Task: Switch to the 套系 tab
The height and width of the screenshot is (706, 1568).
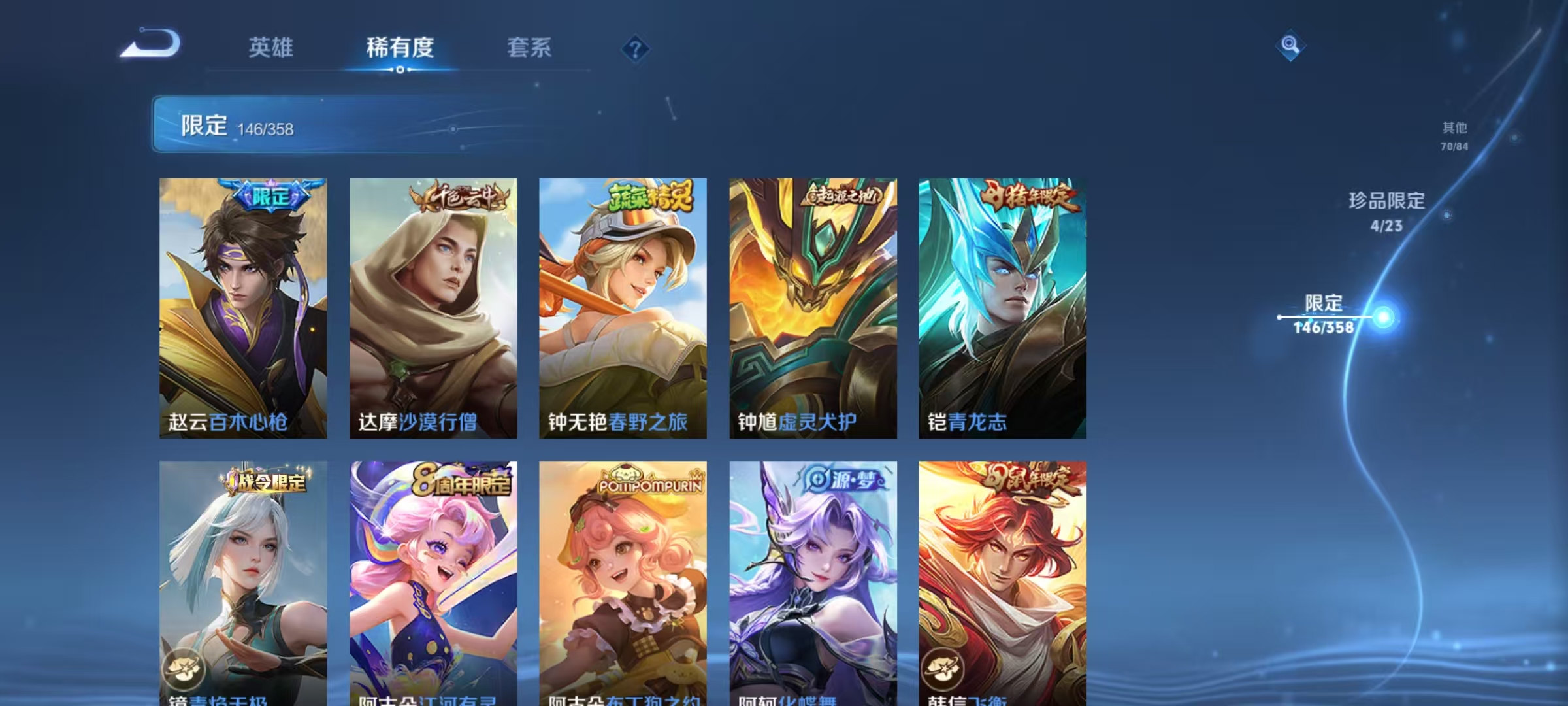Action: [529, 47]
